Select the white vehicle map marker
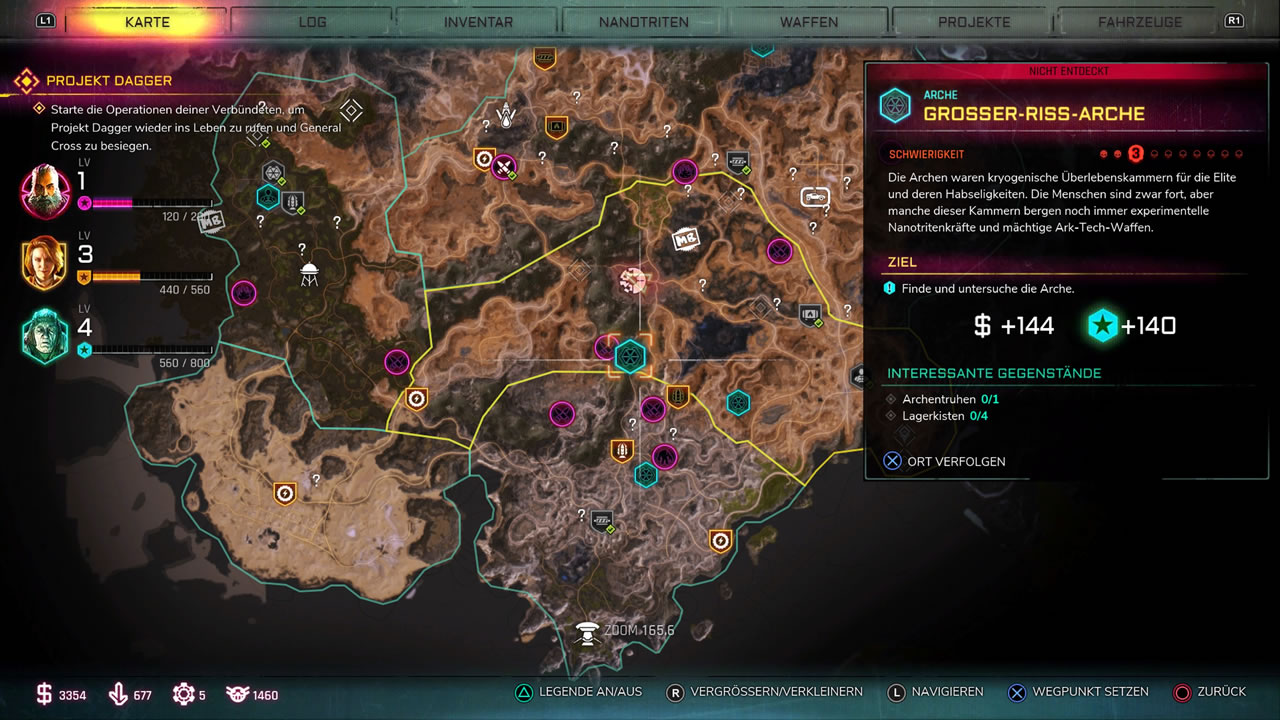 coord(816,198)
